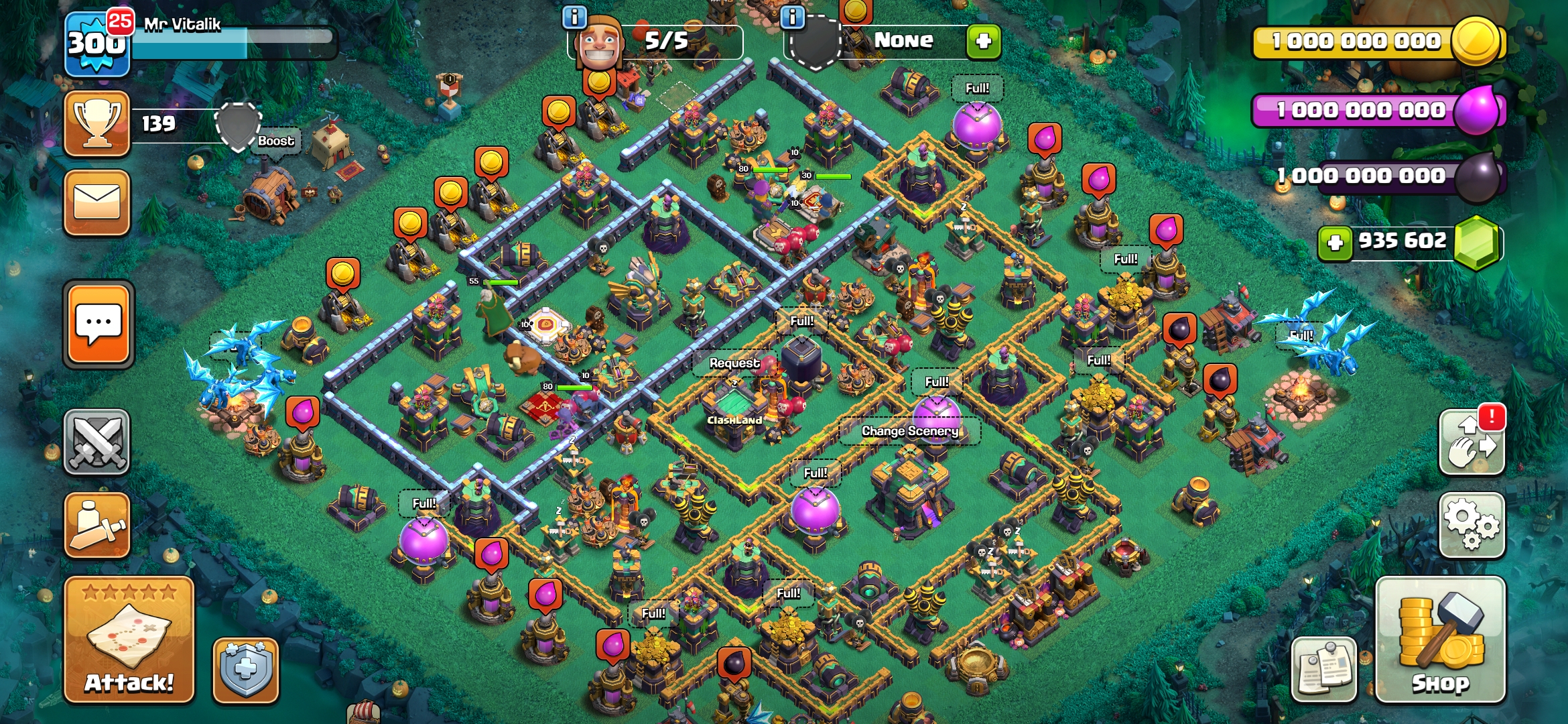The image size is (1568, 724).
Task: Open the Shop
Action: pyautogui.click(x=1440, y=639)
